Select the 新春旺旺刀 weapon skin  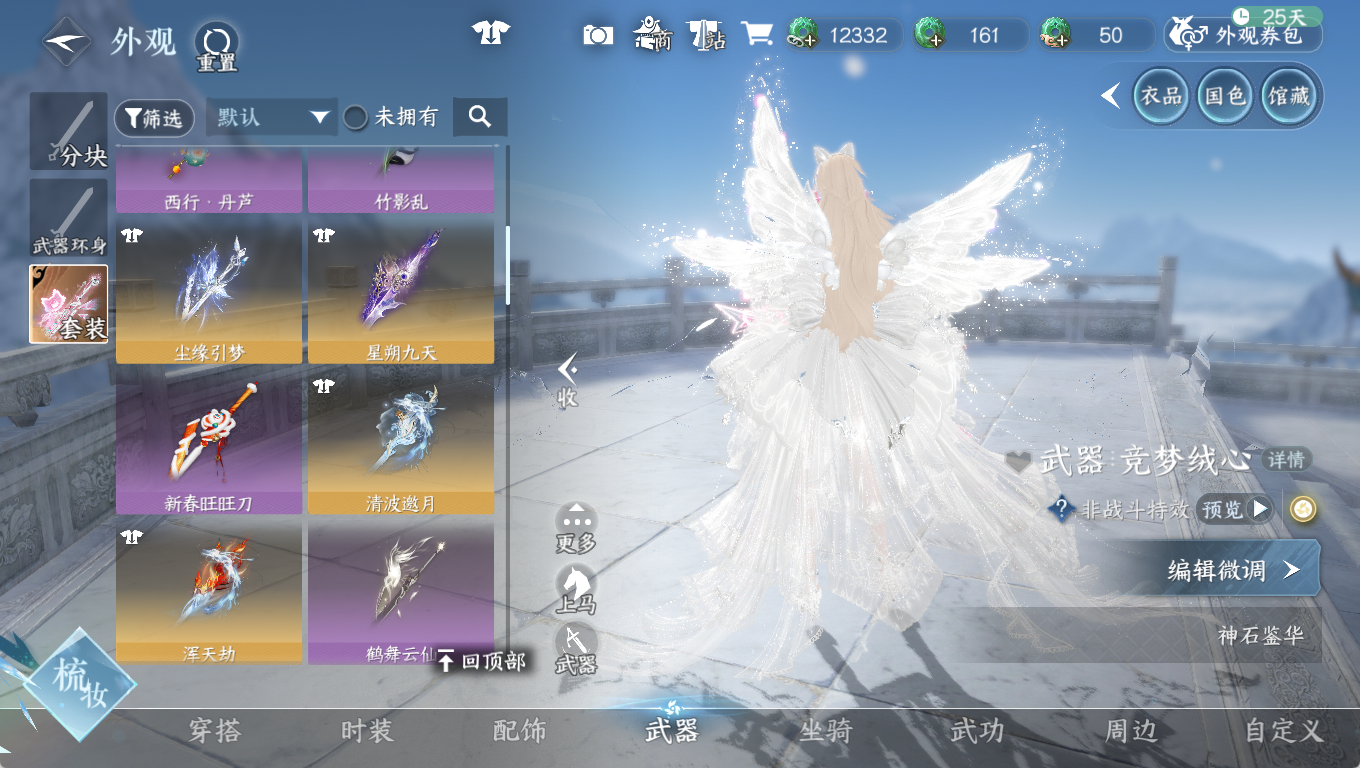click(209, 441)
